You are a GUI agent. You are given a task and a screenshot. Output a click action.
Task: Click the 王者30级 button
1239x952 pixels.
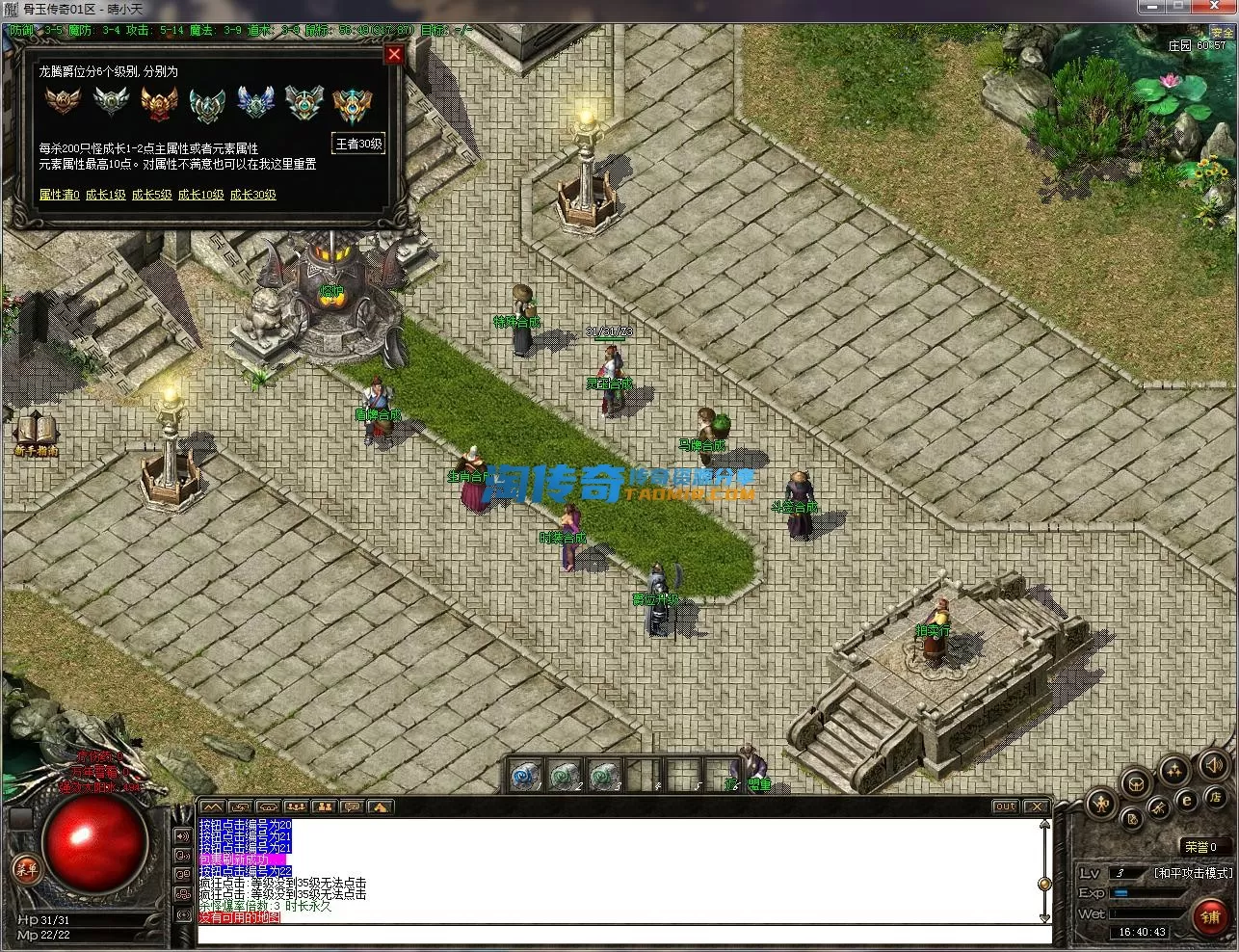[x=358, y=145]
